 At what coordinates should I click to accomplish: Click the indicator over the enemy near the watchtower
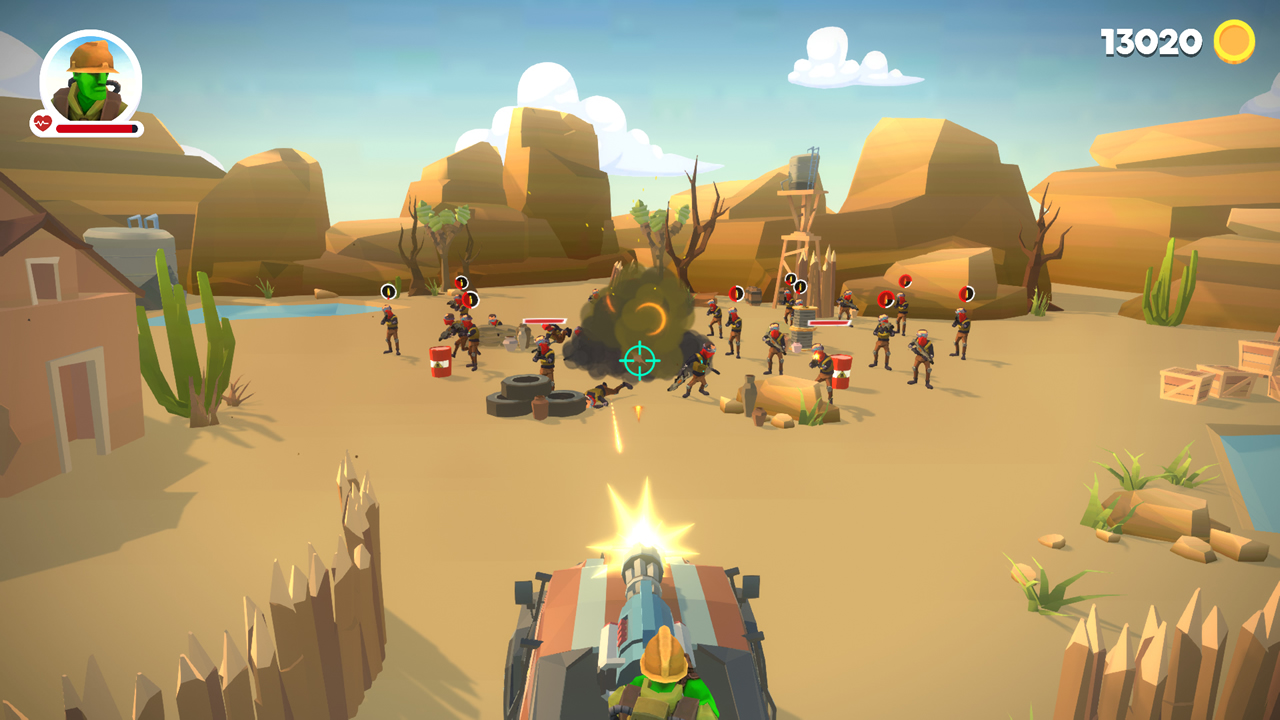click(789, 282)
